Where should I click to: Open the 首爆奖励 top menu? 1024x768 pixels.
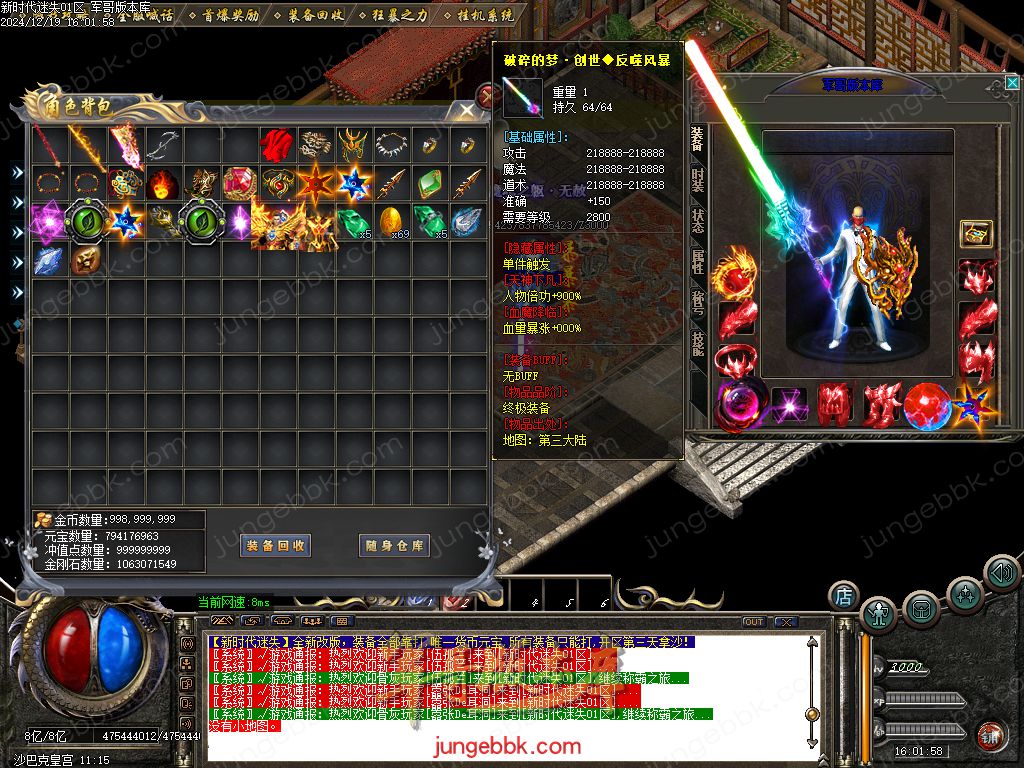pyautogui.click(x=223, y=15)
